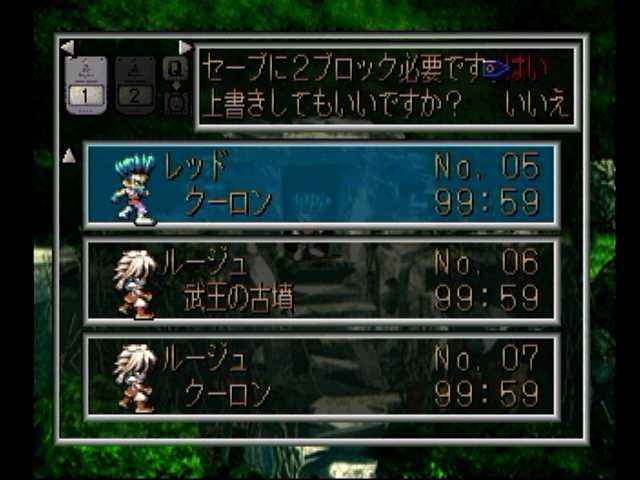Choose save file No. 05 with レッド
This screenshot has height=480, width=640.
pyautogui.click(x=321, y=185)
